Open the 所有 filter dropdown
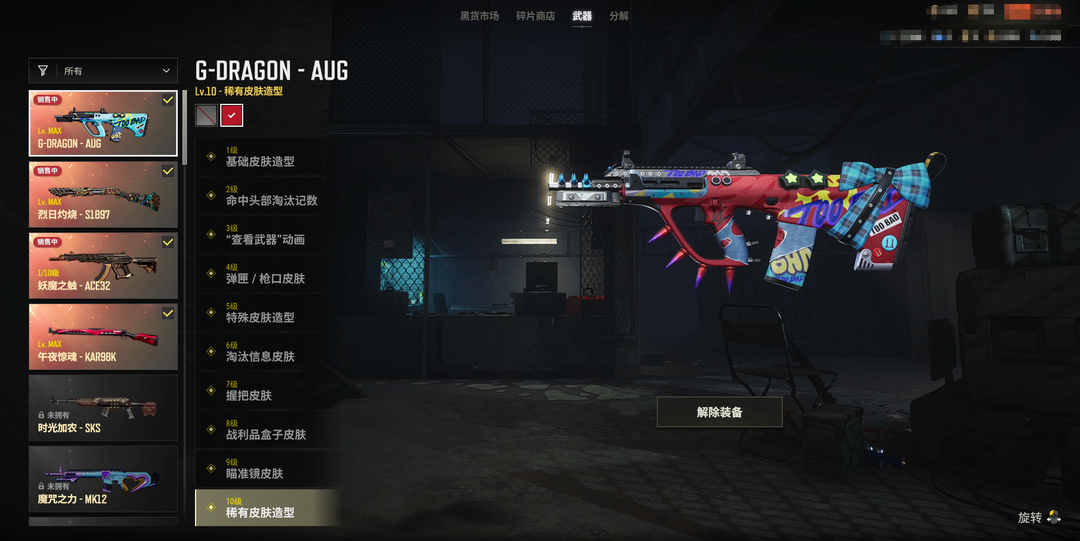1080x541 pixels. pyautogui.click(x=104, y=71)
